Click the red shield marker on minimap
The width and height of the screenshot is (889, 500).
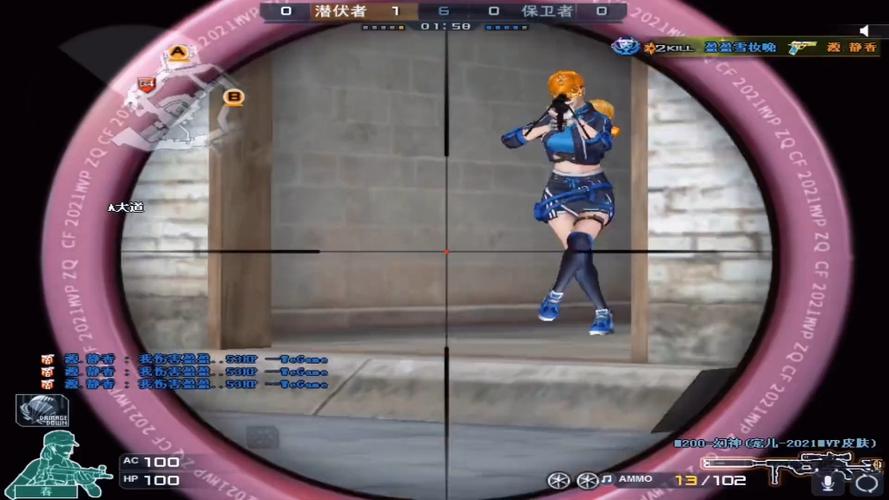[x=145, y=82]
